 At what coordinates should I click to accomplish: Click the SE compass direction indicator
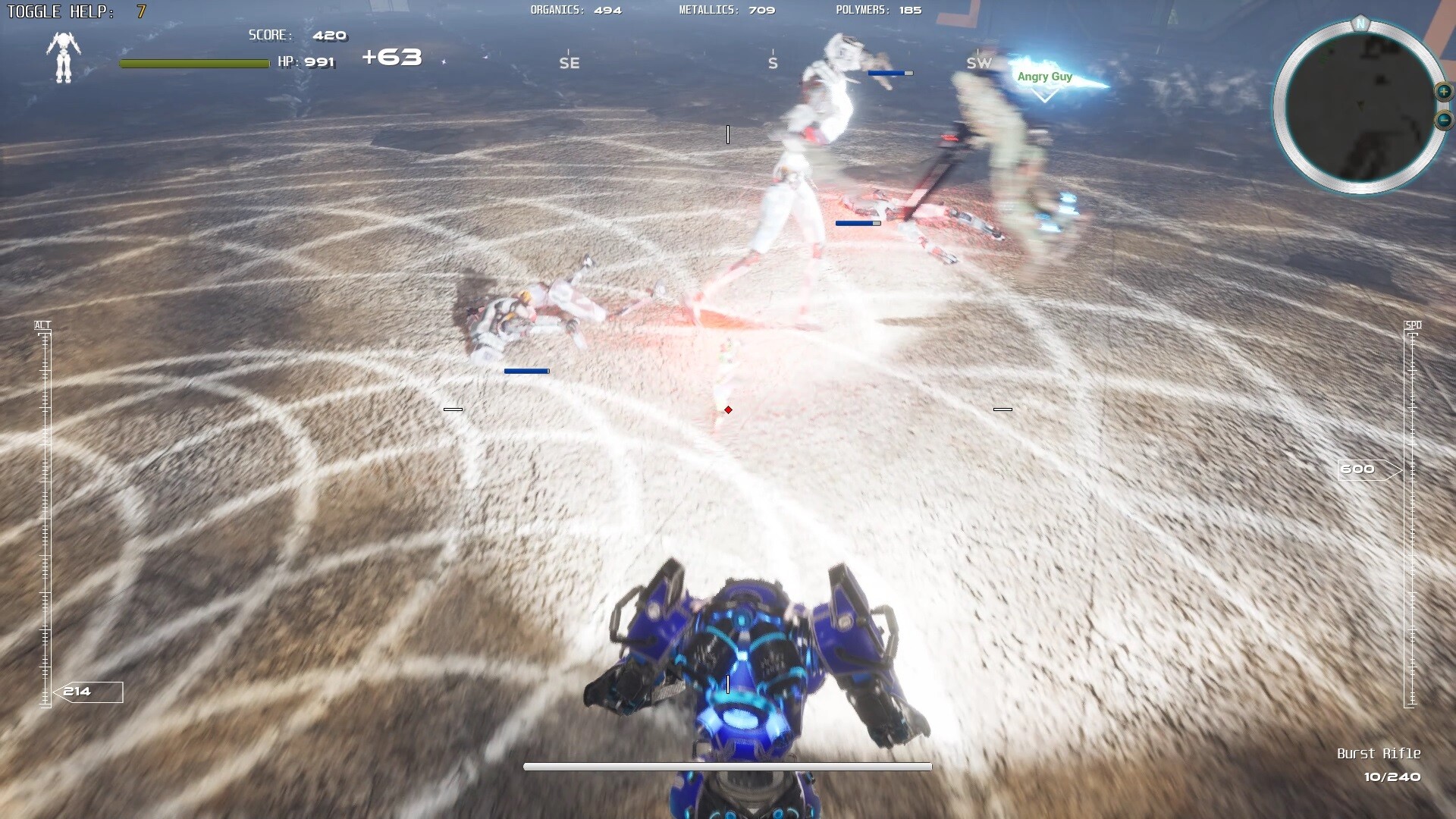[567, 61]
